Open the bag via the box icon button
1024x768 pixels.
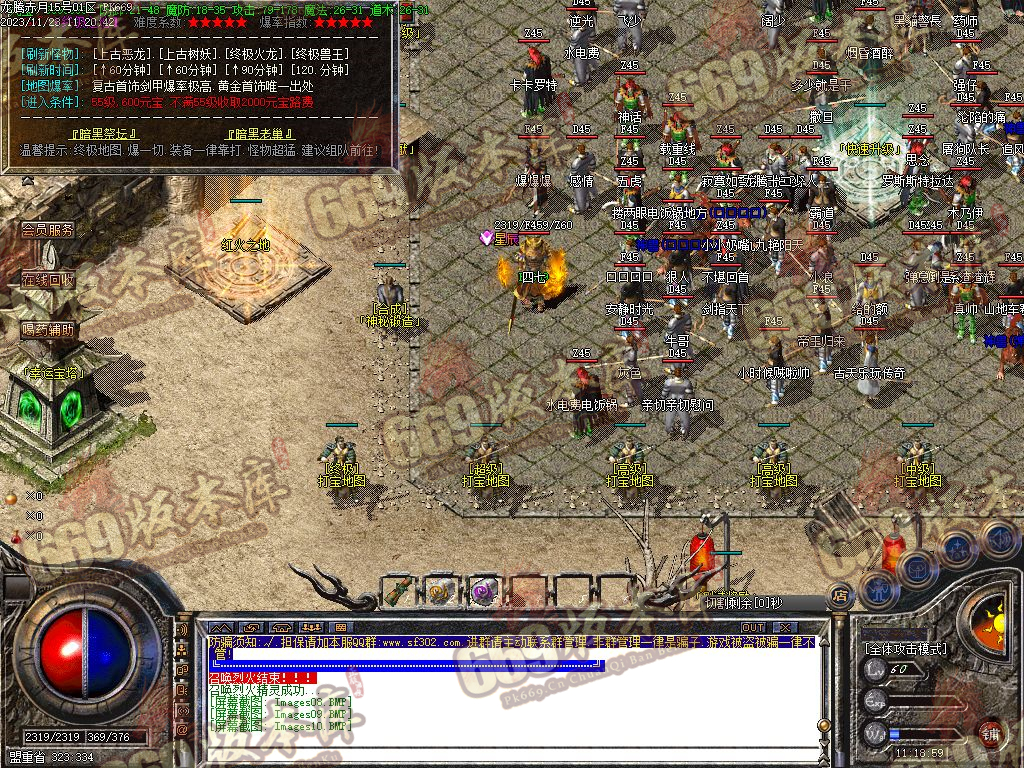(x=916, y=568)
